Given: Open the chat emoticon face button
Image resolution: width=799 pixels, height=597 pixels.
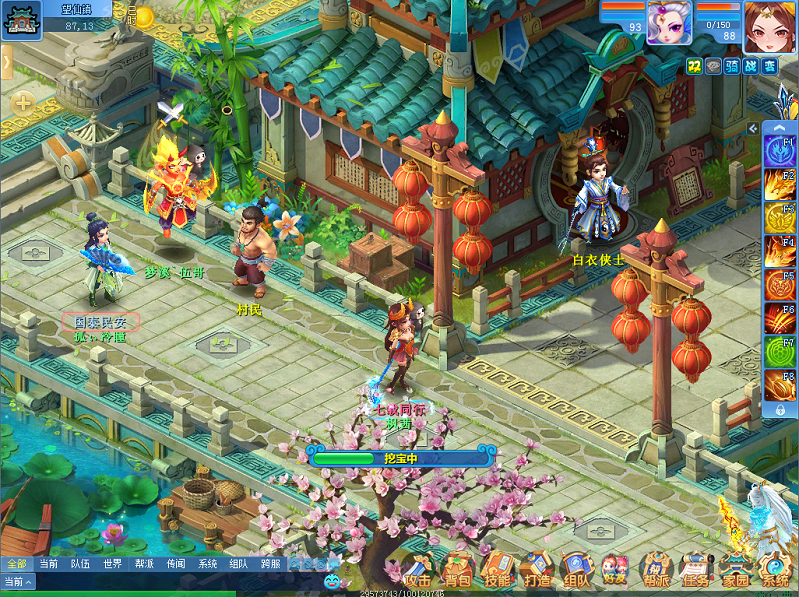Looking at the screenshot, I should coord(332,580).
